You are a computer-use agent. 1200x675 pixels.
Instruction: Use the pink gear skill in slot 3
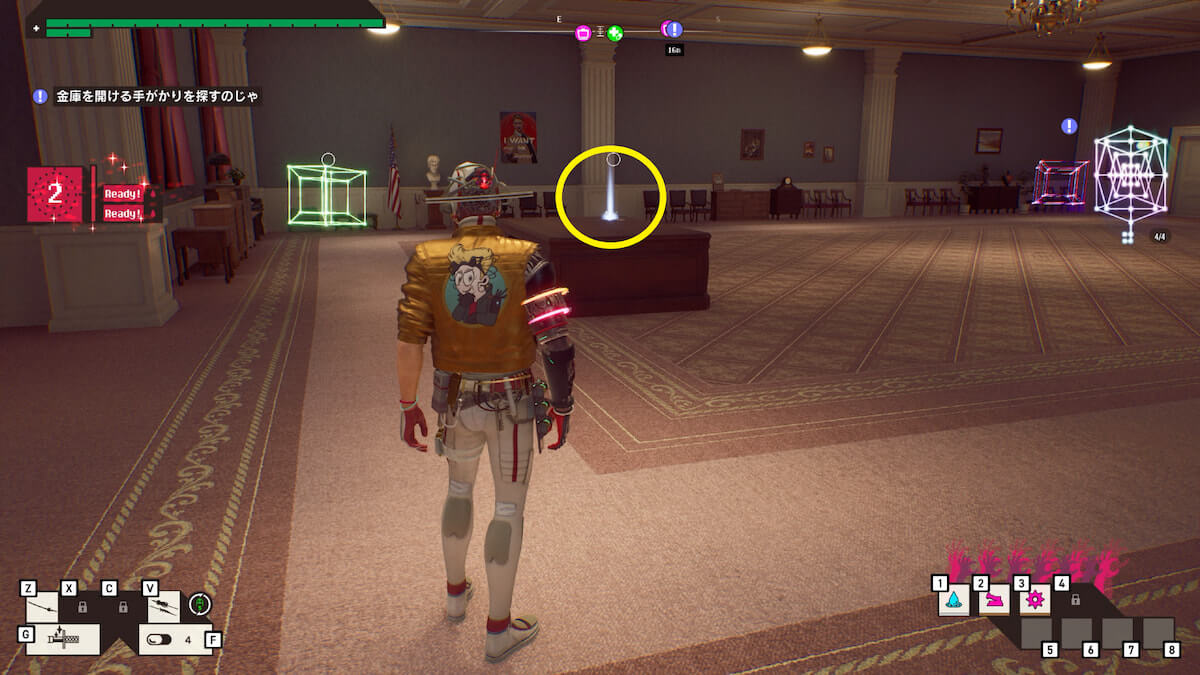click(1035, 600)
